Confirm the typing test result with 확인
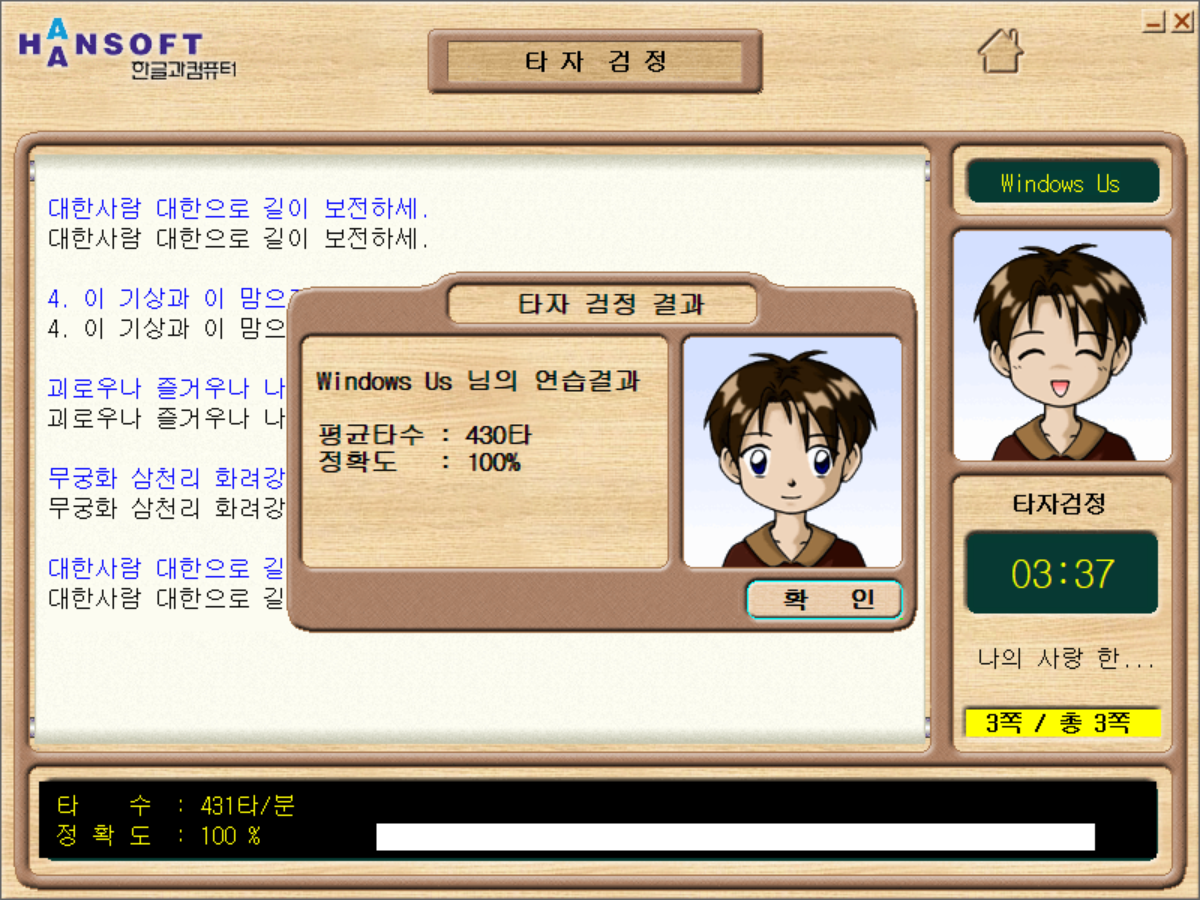 click(824, 600)
